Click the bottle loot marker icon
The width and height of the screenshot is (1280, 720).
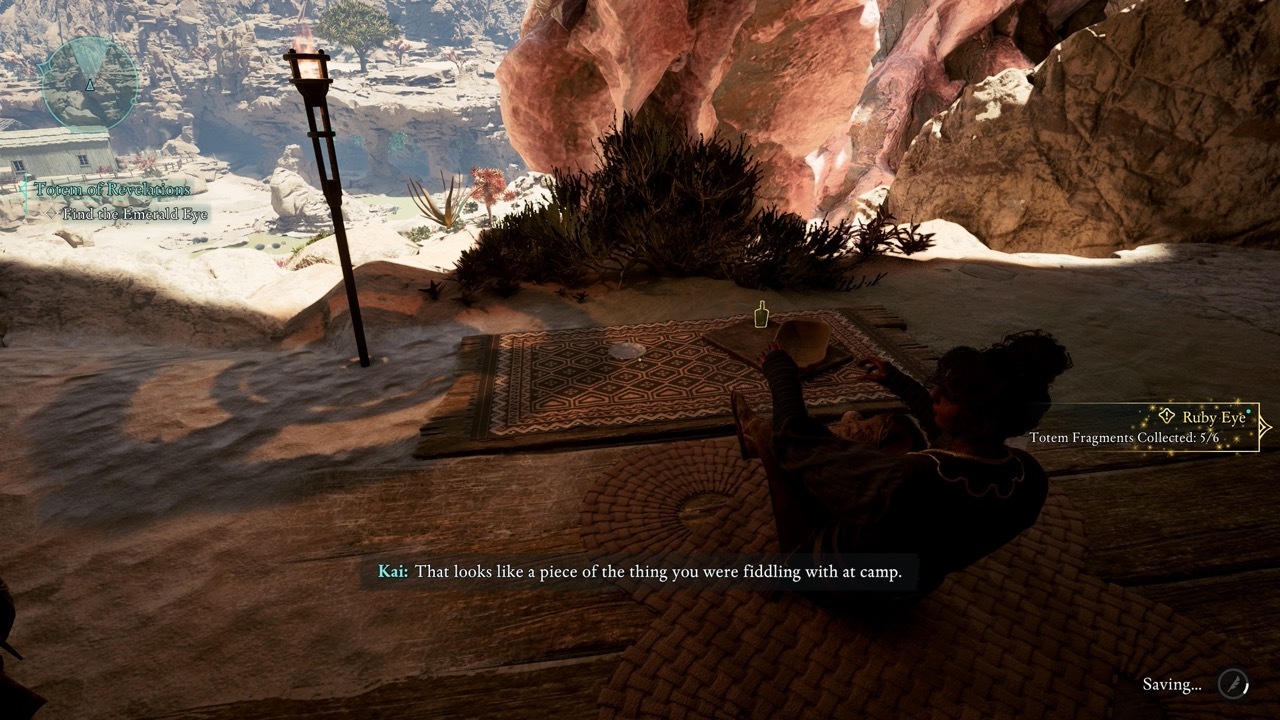tap(762, 313)
